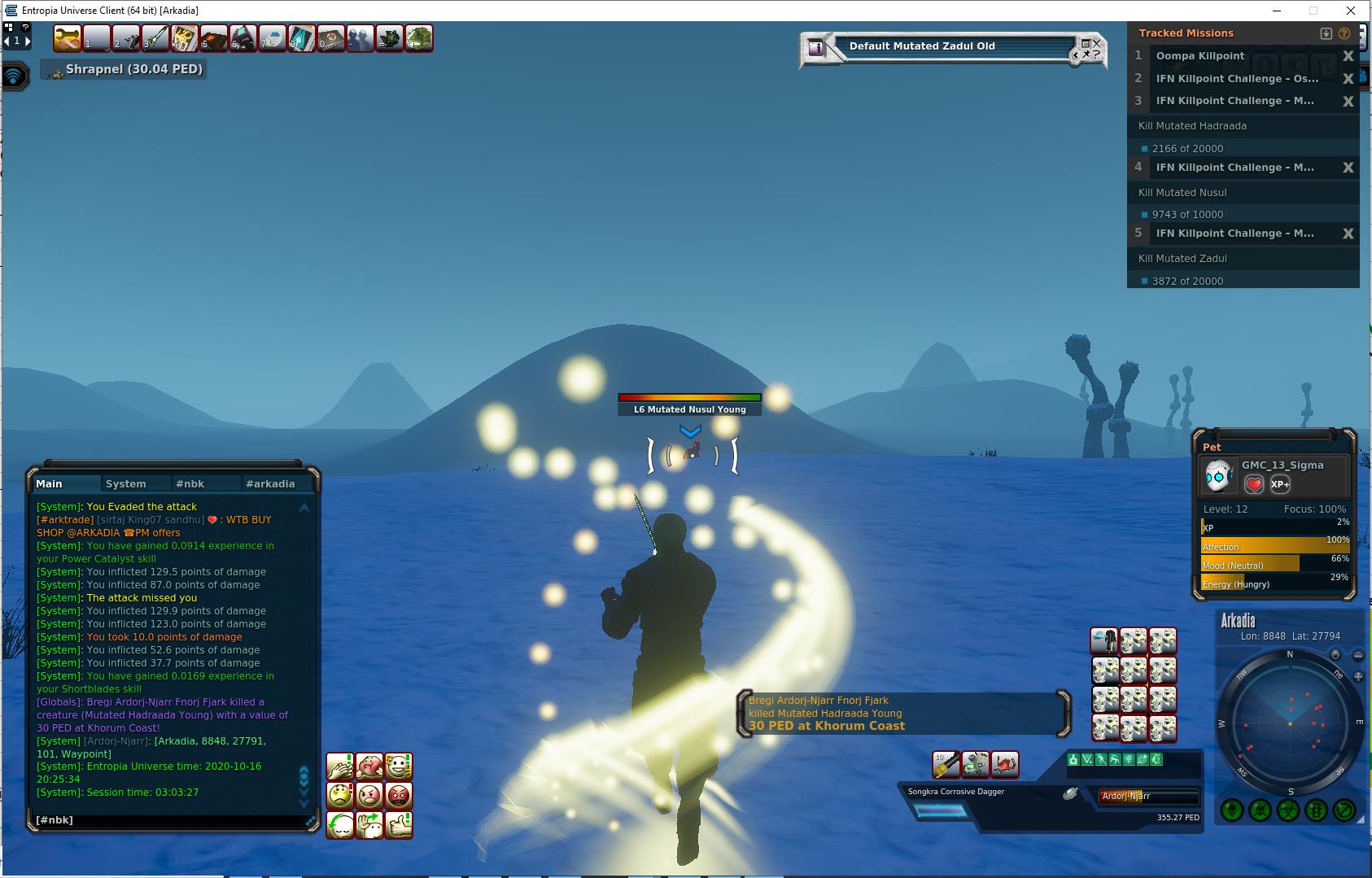Viewport: 1372px width, 878px height.
Task: Go to the next hotbar page arrow
Action: pos(28,40)
